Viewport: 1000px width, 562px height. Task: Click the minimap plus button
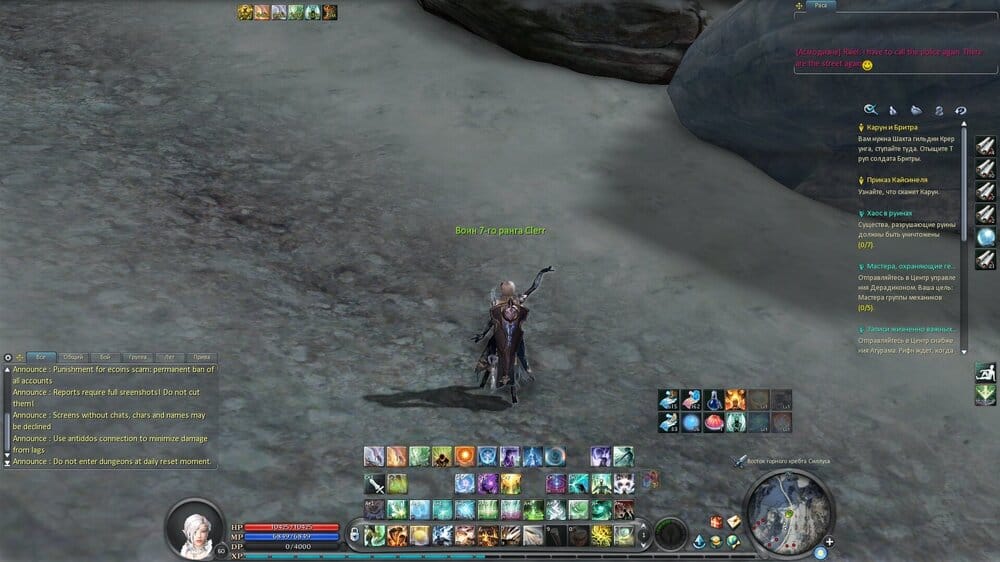829,542
